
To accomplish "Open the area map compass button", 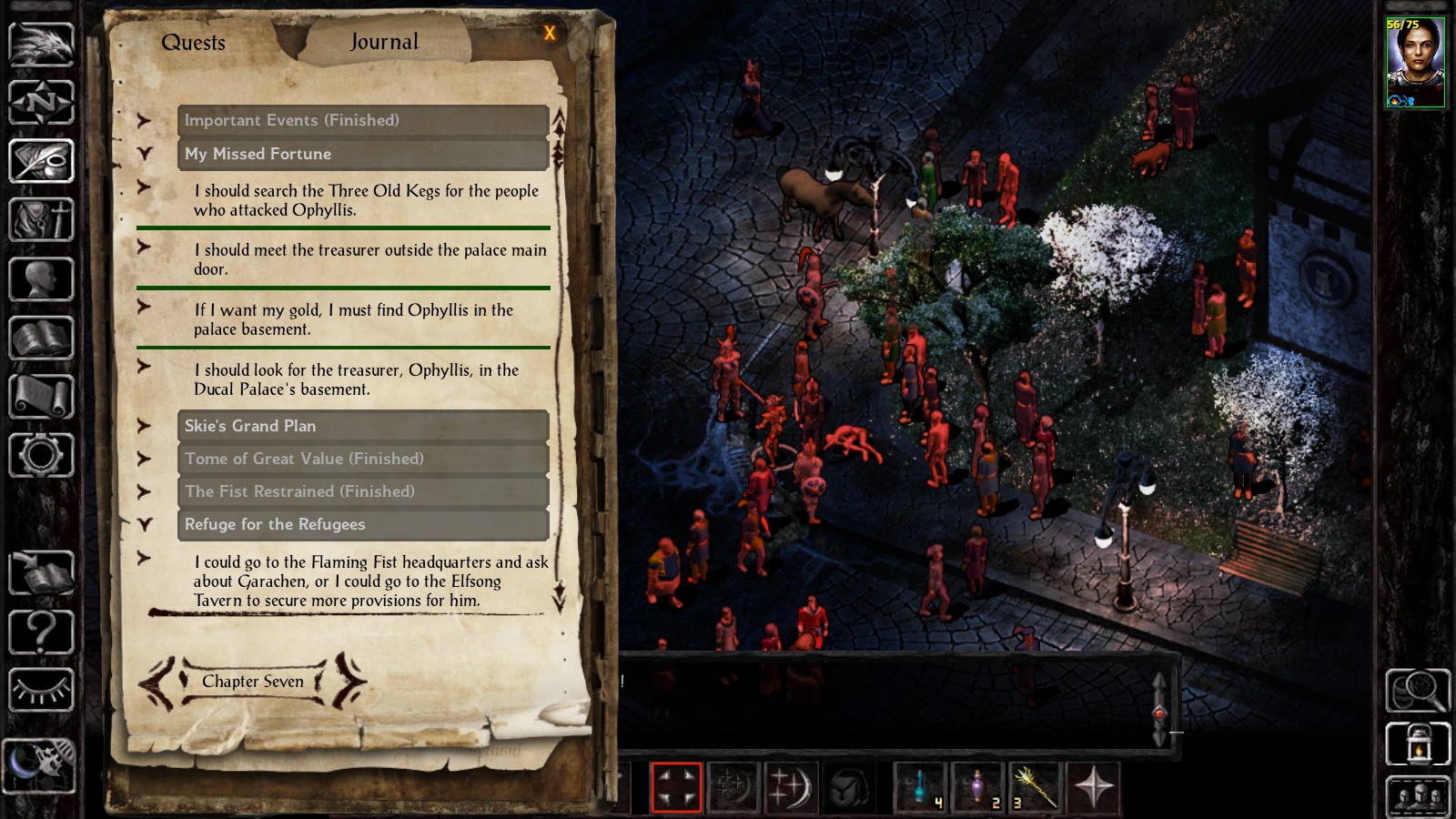I will pos(41,102).
